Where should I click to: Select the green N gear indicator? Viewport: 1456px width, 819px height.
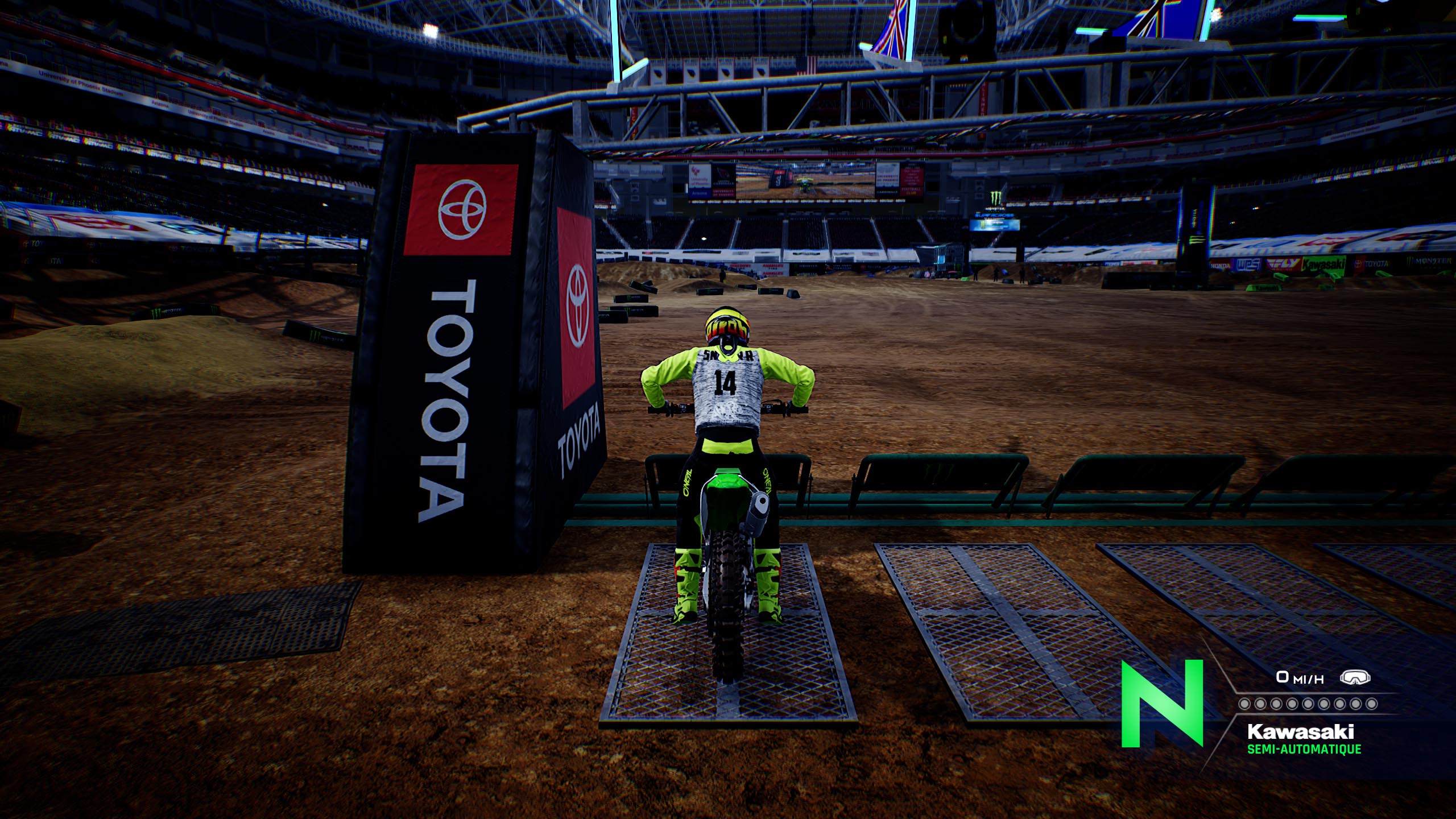click(1162, 703)
